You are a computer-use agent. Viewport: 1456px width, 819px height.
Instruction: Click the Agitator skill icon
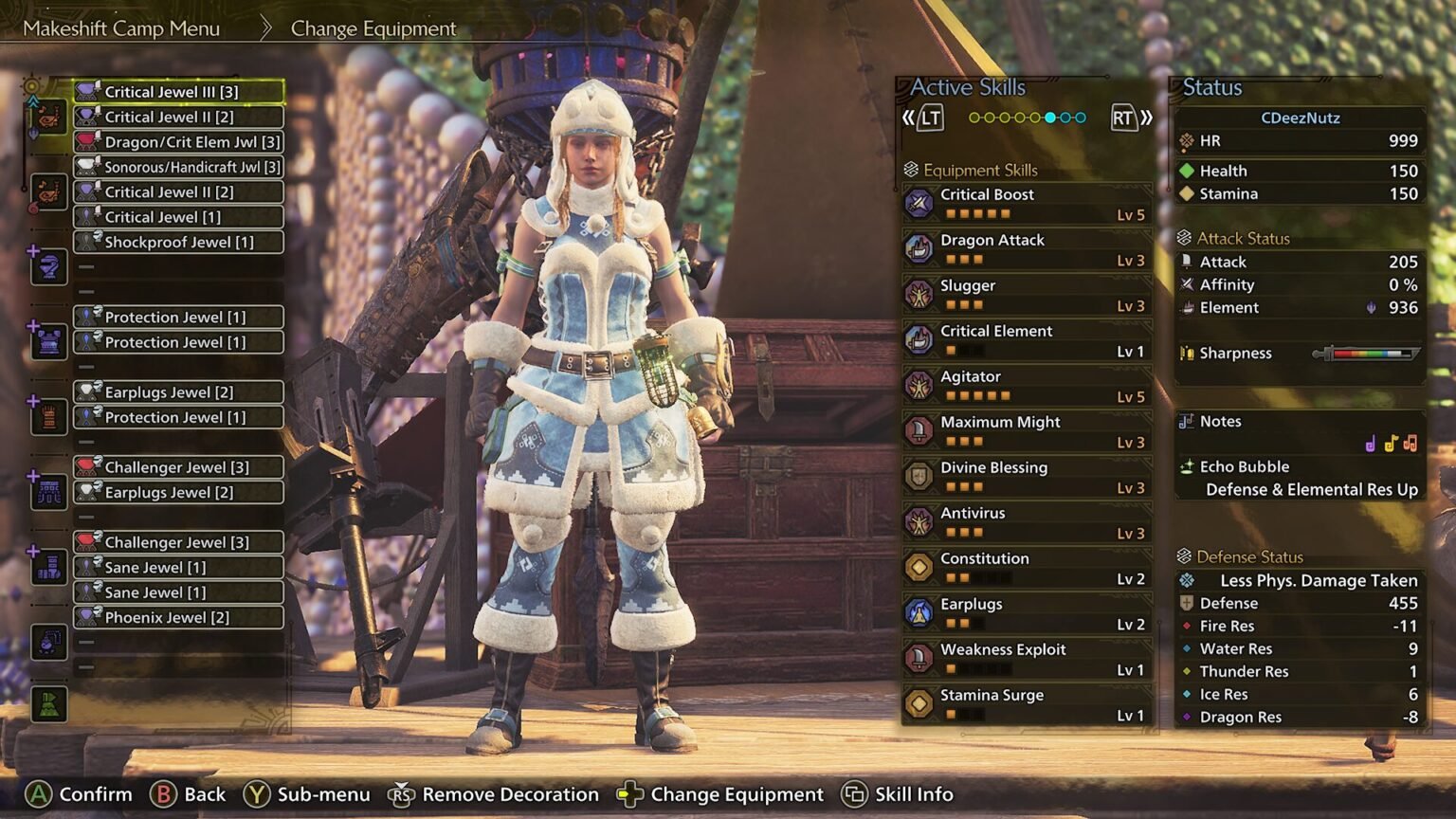919,385
